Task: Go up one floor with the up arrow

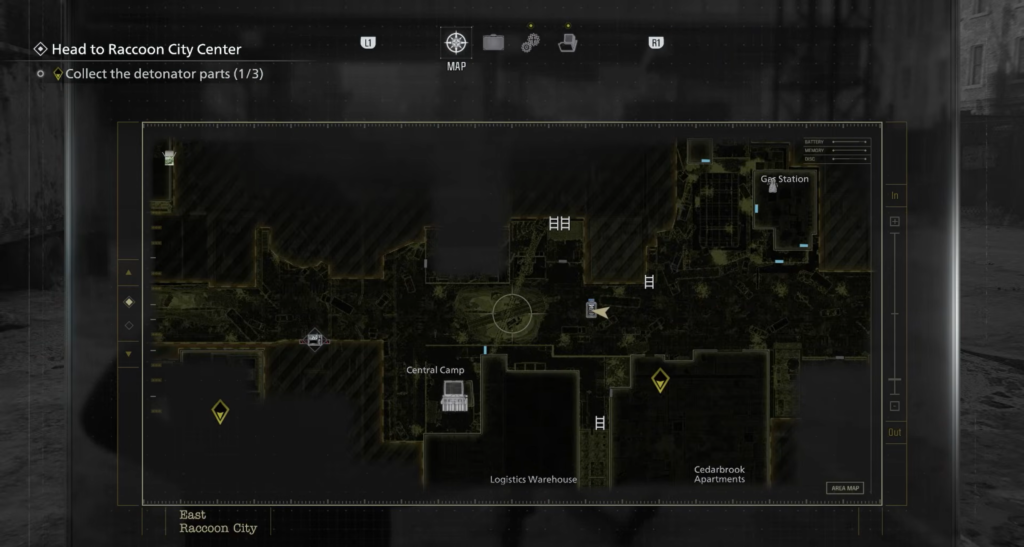Action: [128, 273]
